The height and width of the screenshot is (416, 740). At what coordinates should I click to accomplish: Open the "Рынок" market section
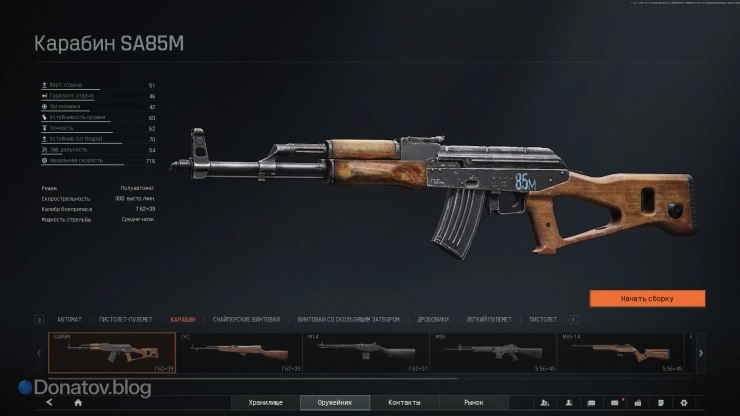pyautogui.click(x=473, y=403)
